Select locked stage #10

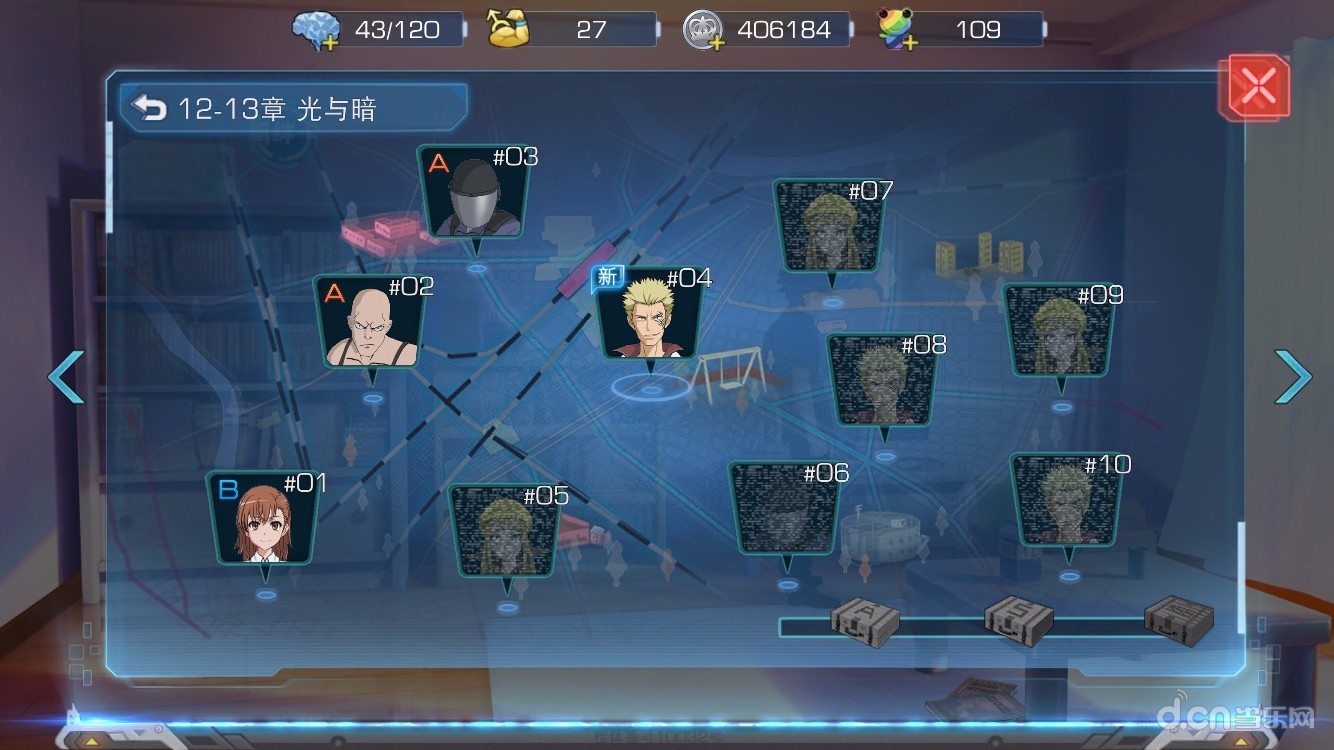coord(1067,502)
